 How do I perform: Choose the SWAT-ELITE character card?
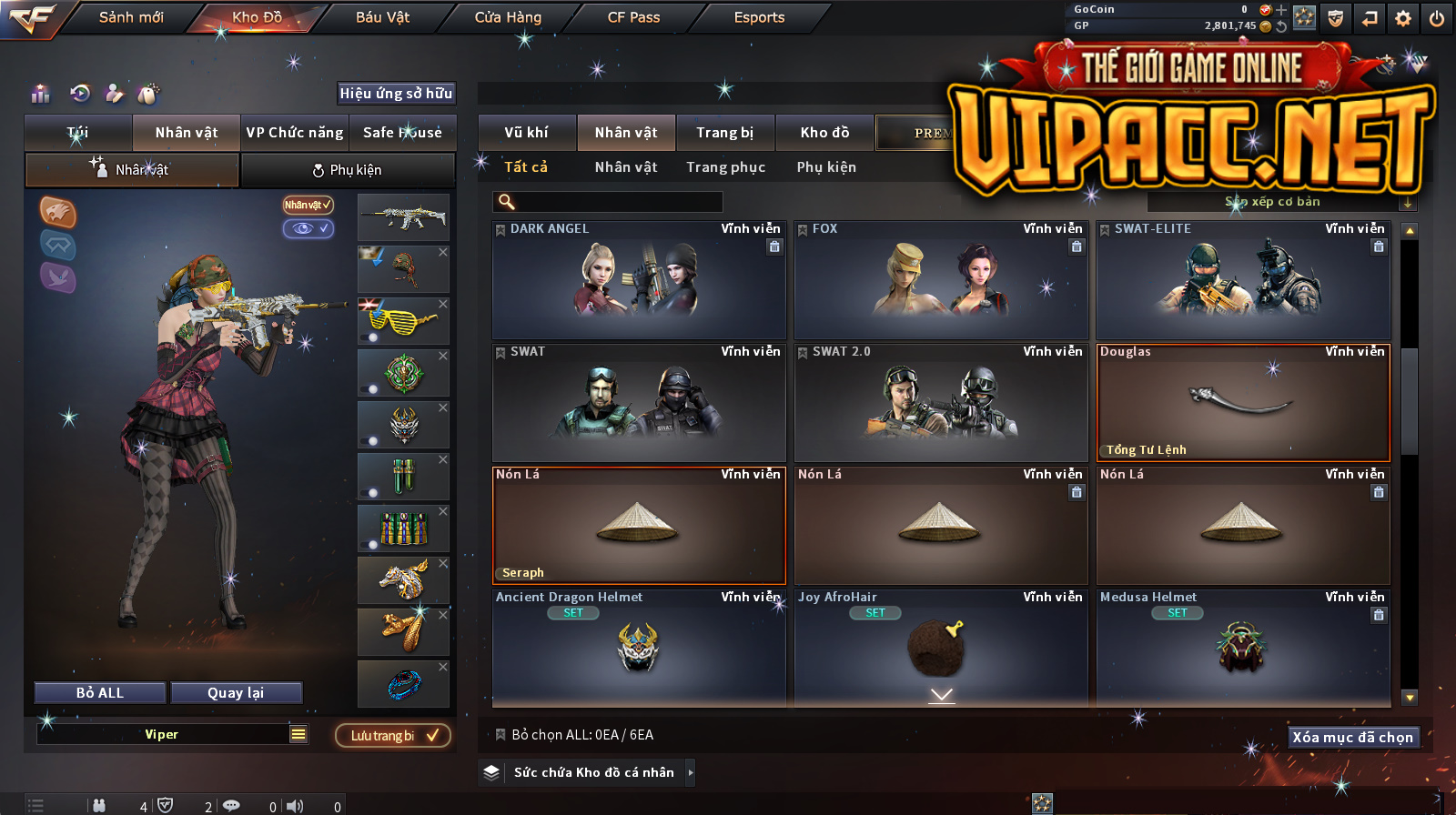[x=1243, y=280]
